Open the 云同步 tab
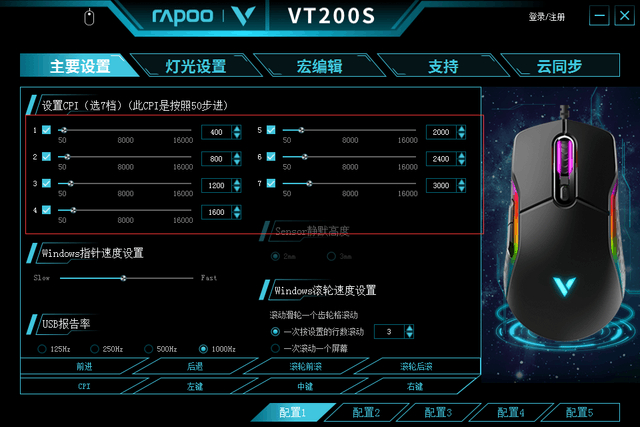Viewport: 640px width, 427px height. tap(559, 67)
